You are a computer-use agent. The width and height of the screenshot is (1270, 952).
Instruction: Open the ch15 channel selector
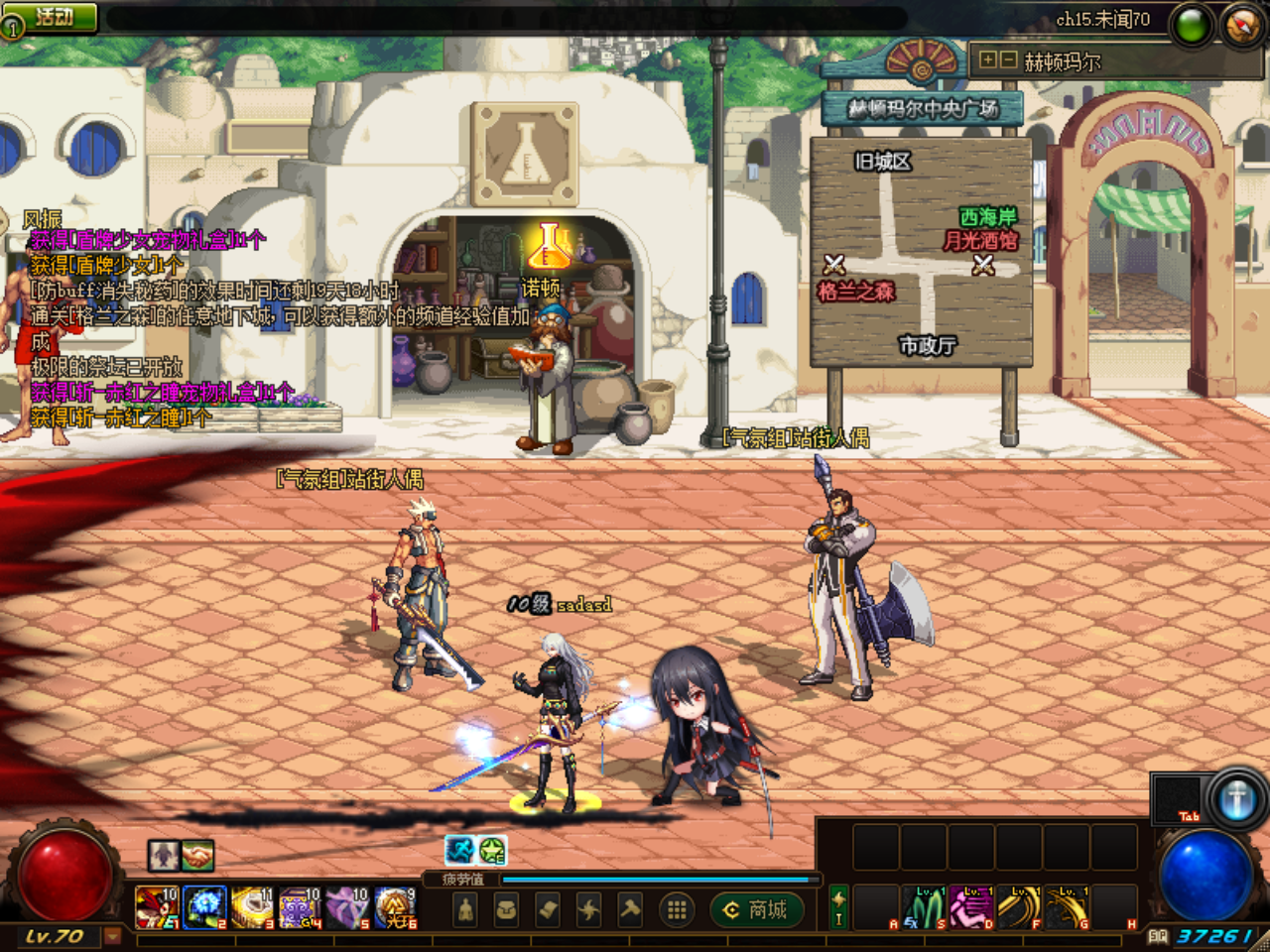1101,17
